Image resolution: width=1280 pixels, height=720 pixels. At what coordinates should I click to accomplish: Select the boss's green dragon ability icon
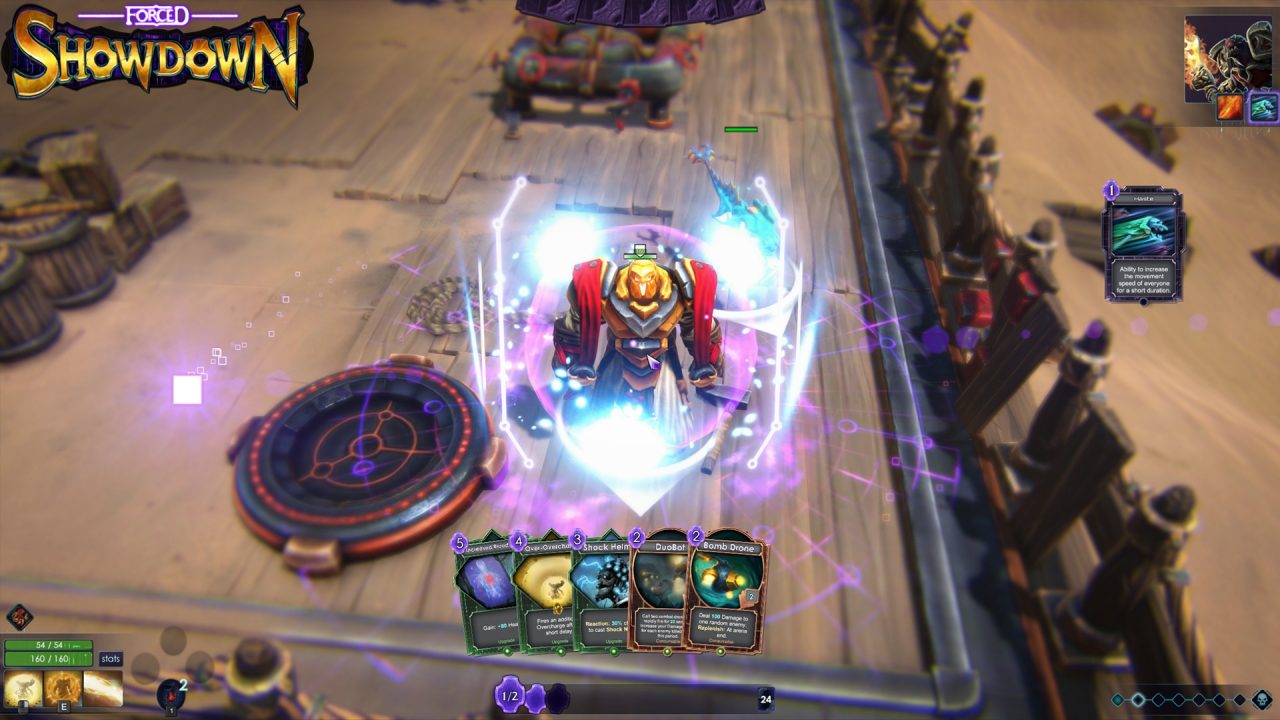pos(1262,108)
